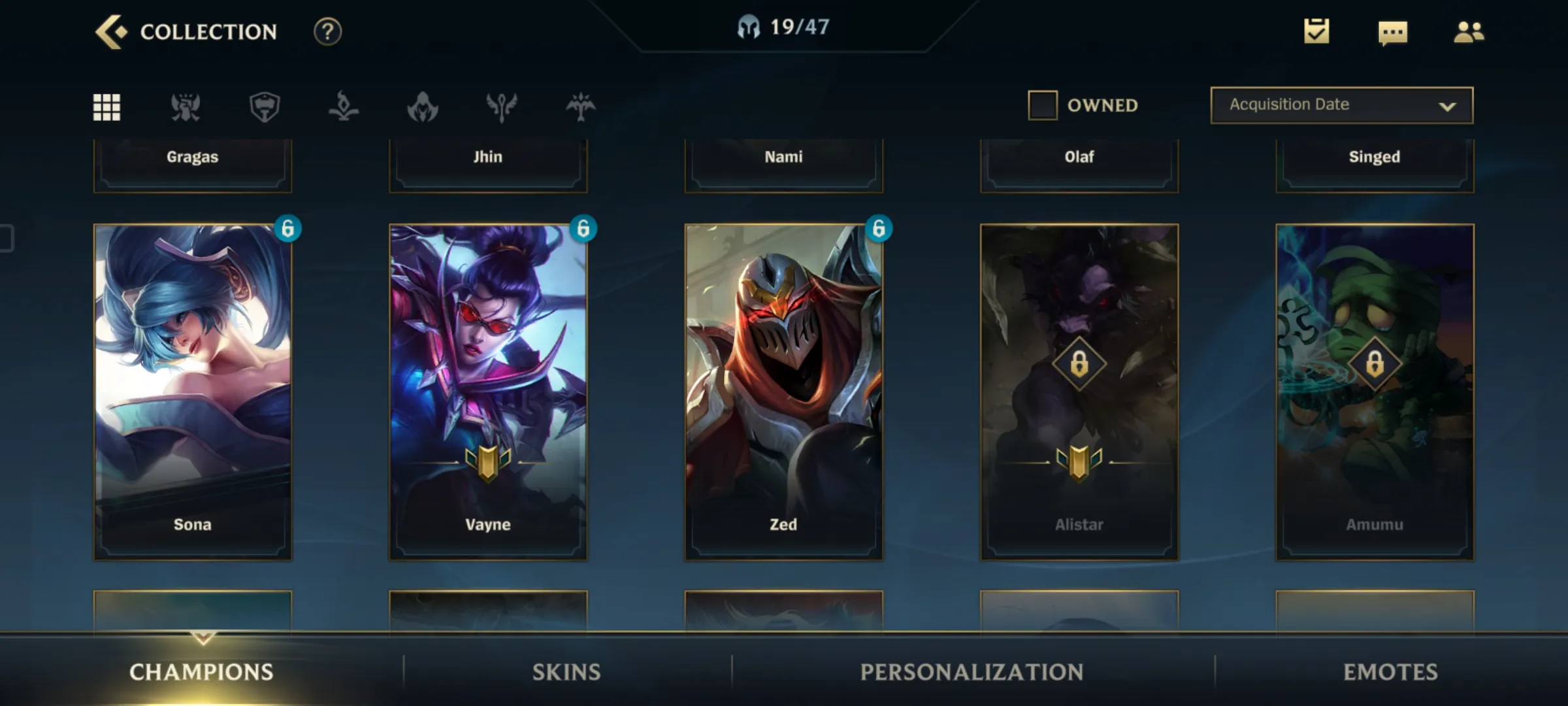Open the chat speech bubble
Image resolution: width=1568 pixels, height=706 pixels.
click(1392, 32)
